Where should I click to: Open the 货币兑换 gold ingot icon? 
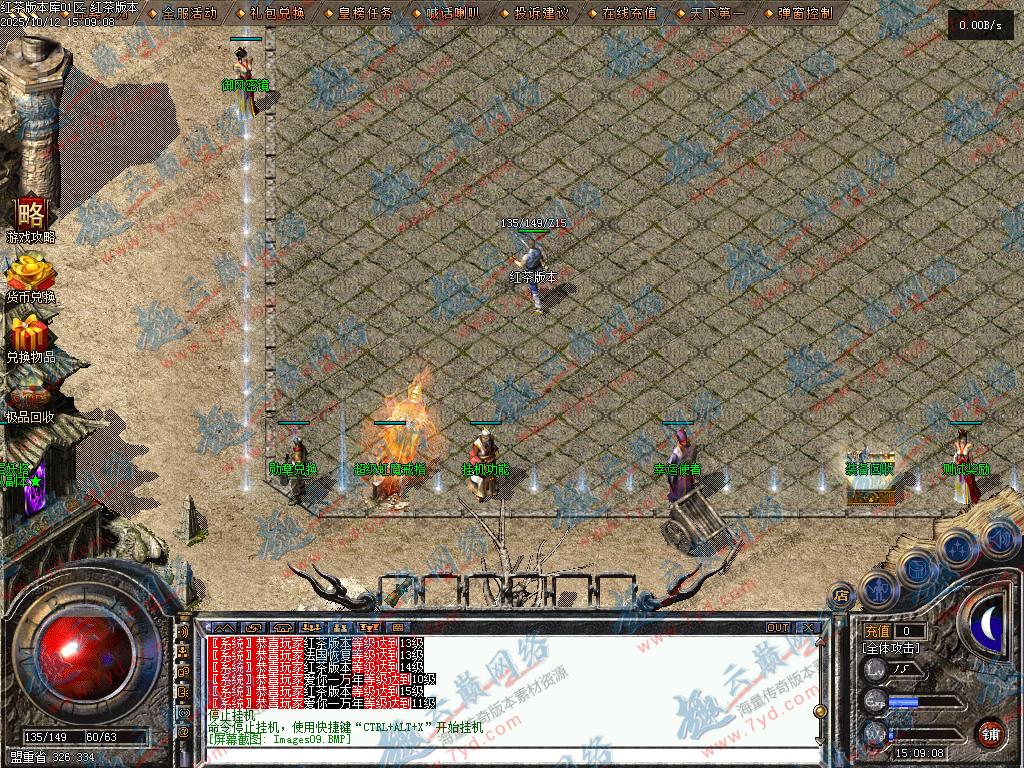tap(30, 278)
